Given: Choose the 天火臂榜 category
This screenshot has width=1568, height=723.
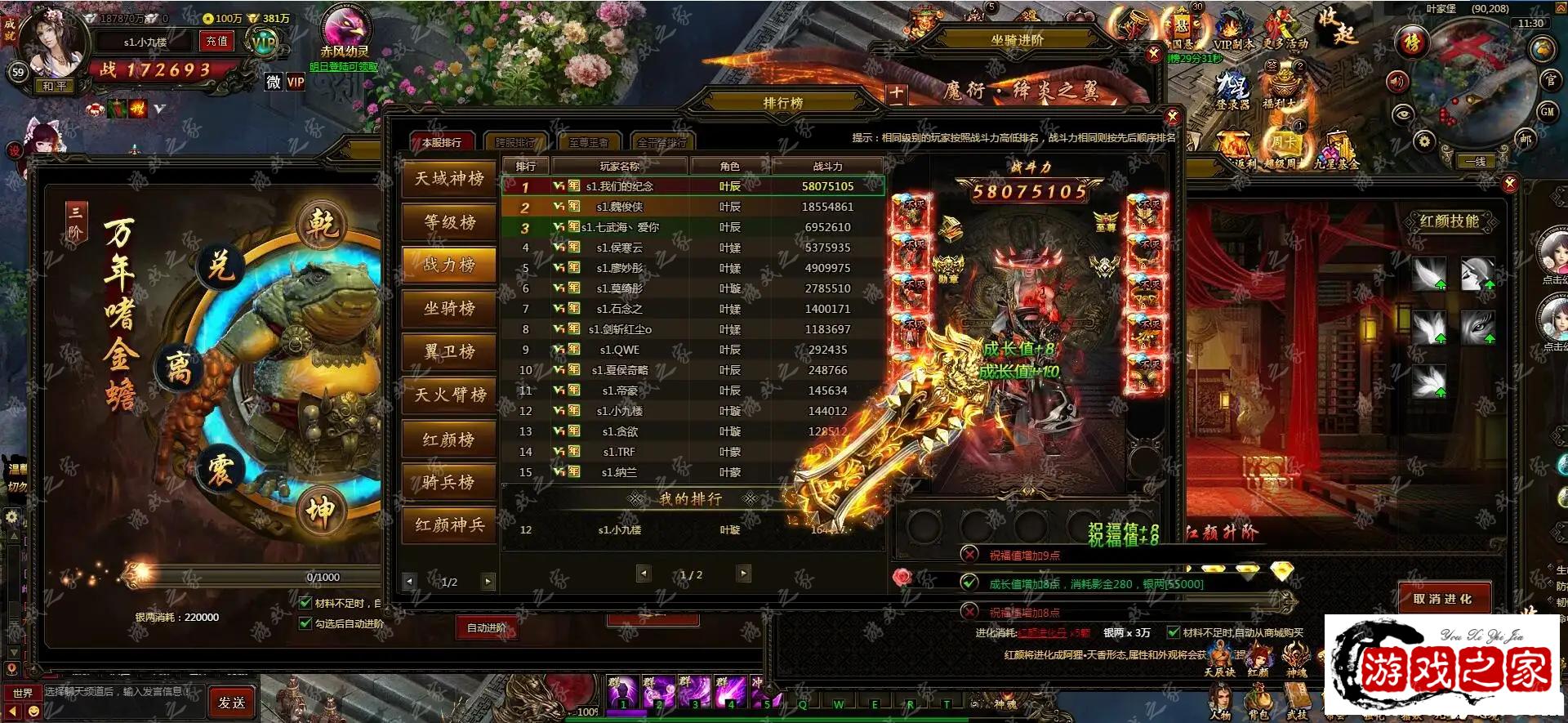Looking at the screenshot, I should 449,395.
